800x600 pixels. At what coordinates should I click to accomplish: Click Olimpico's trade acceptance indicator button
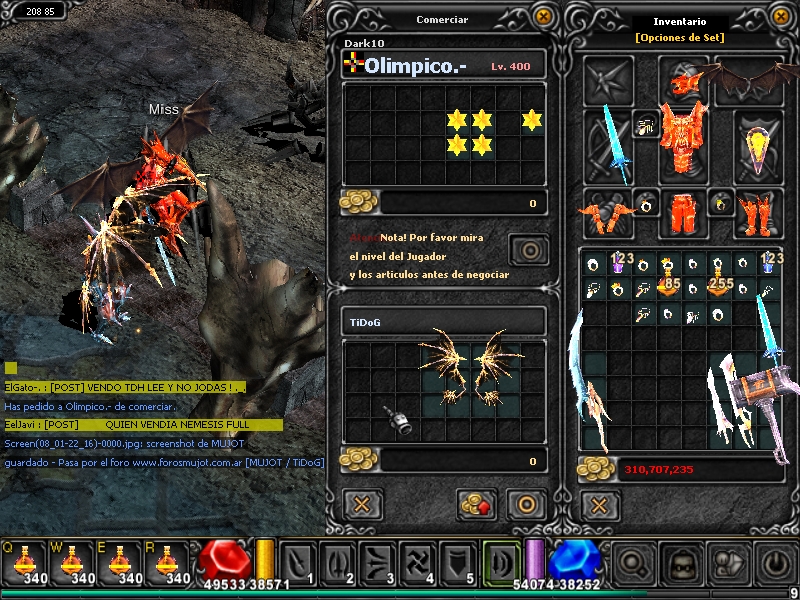click(528, 250)
